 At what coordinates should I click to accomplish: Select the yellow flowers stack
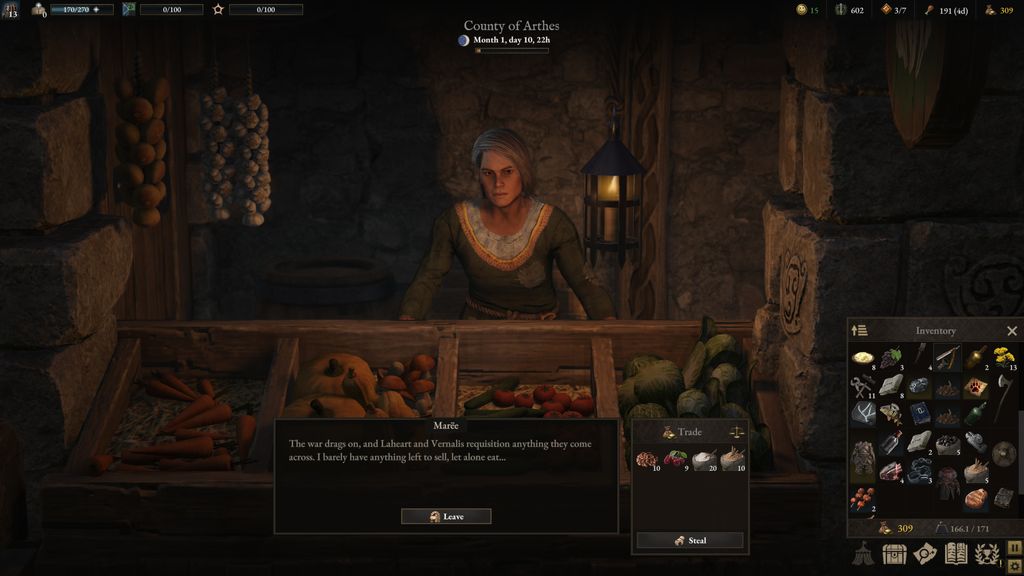pos(1004,357)
